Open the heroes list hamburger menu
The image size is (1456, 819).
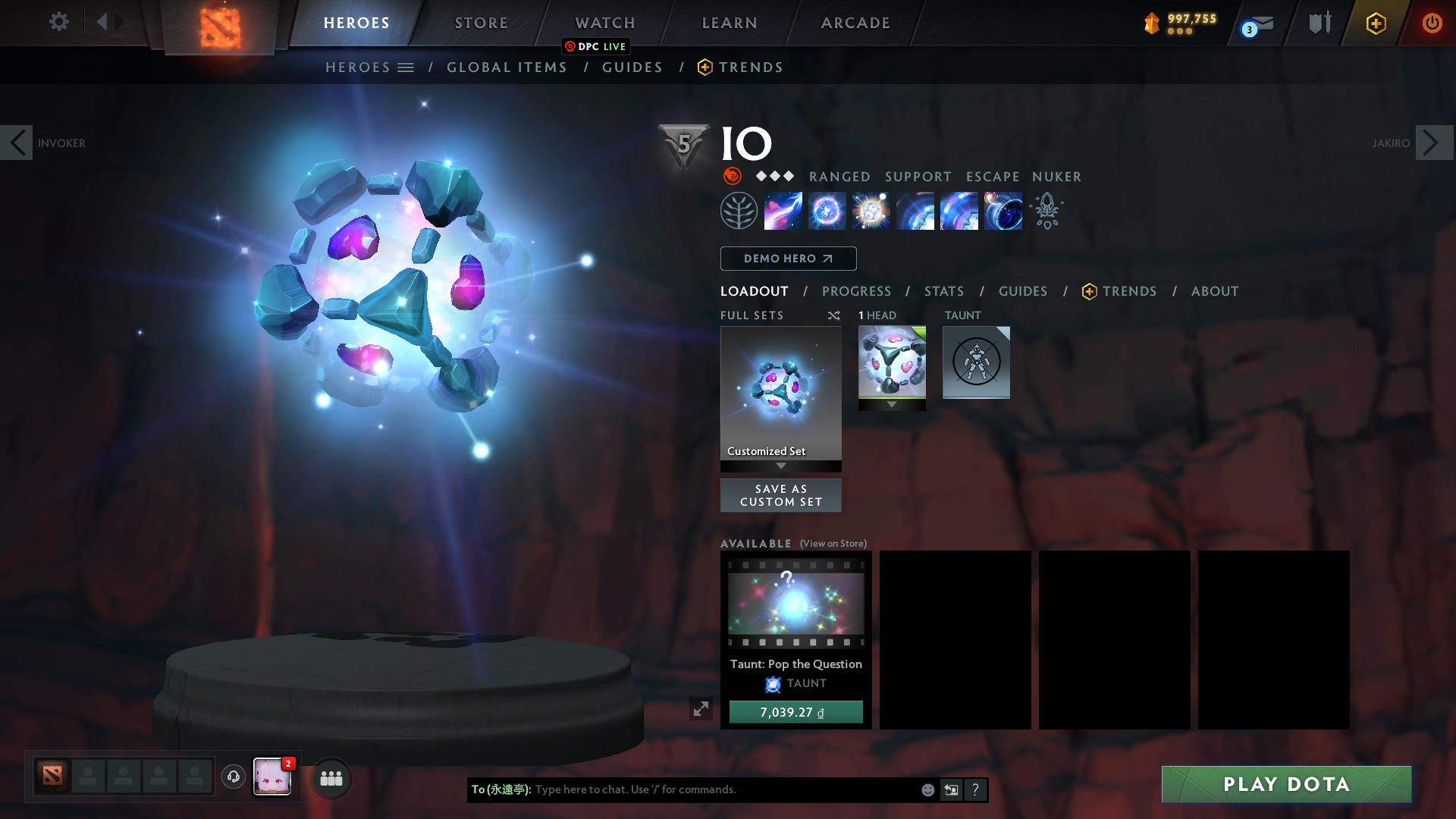click(406, 67)
